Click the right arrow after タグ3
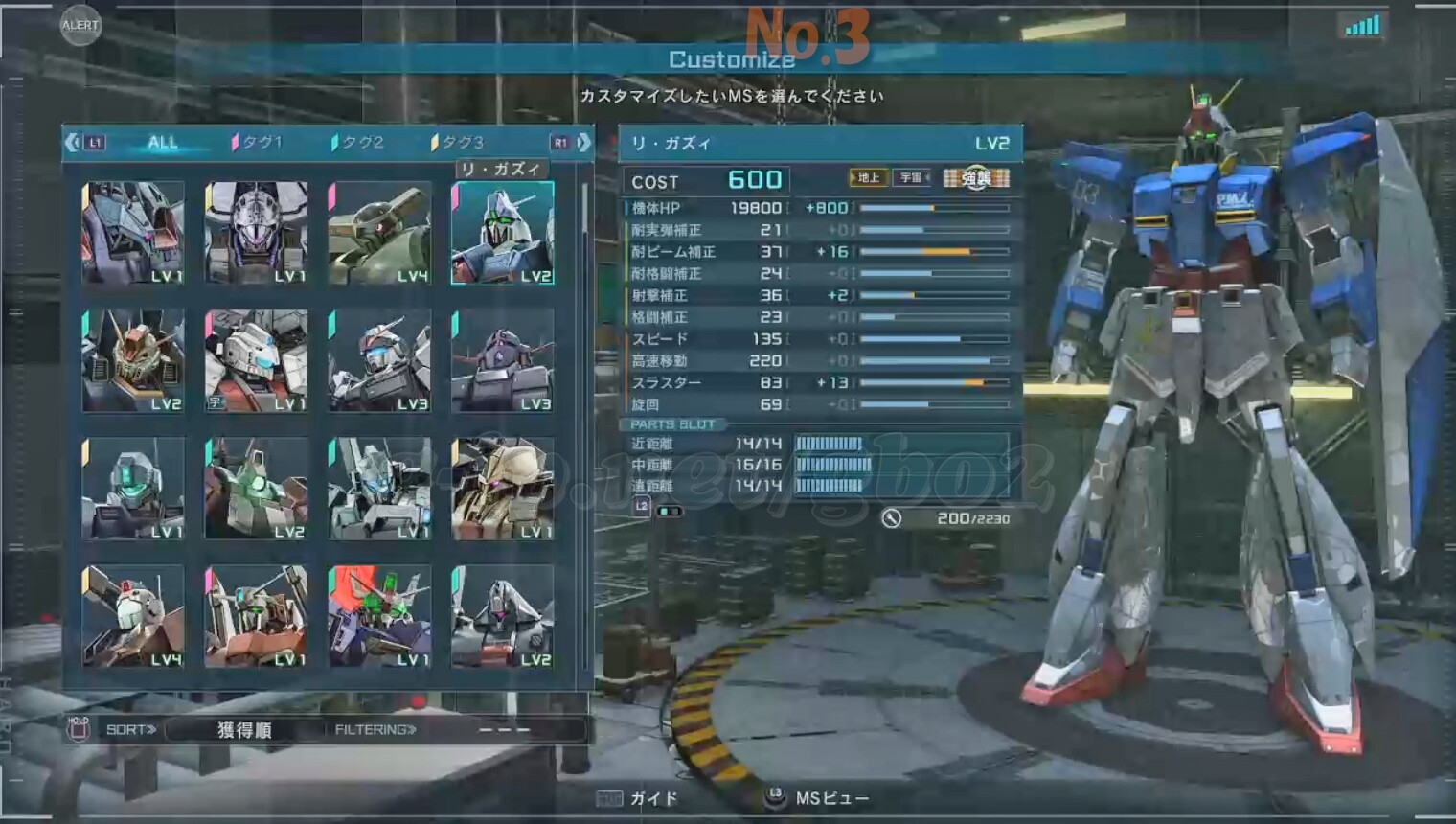 [583, 143]
